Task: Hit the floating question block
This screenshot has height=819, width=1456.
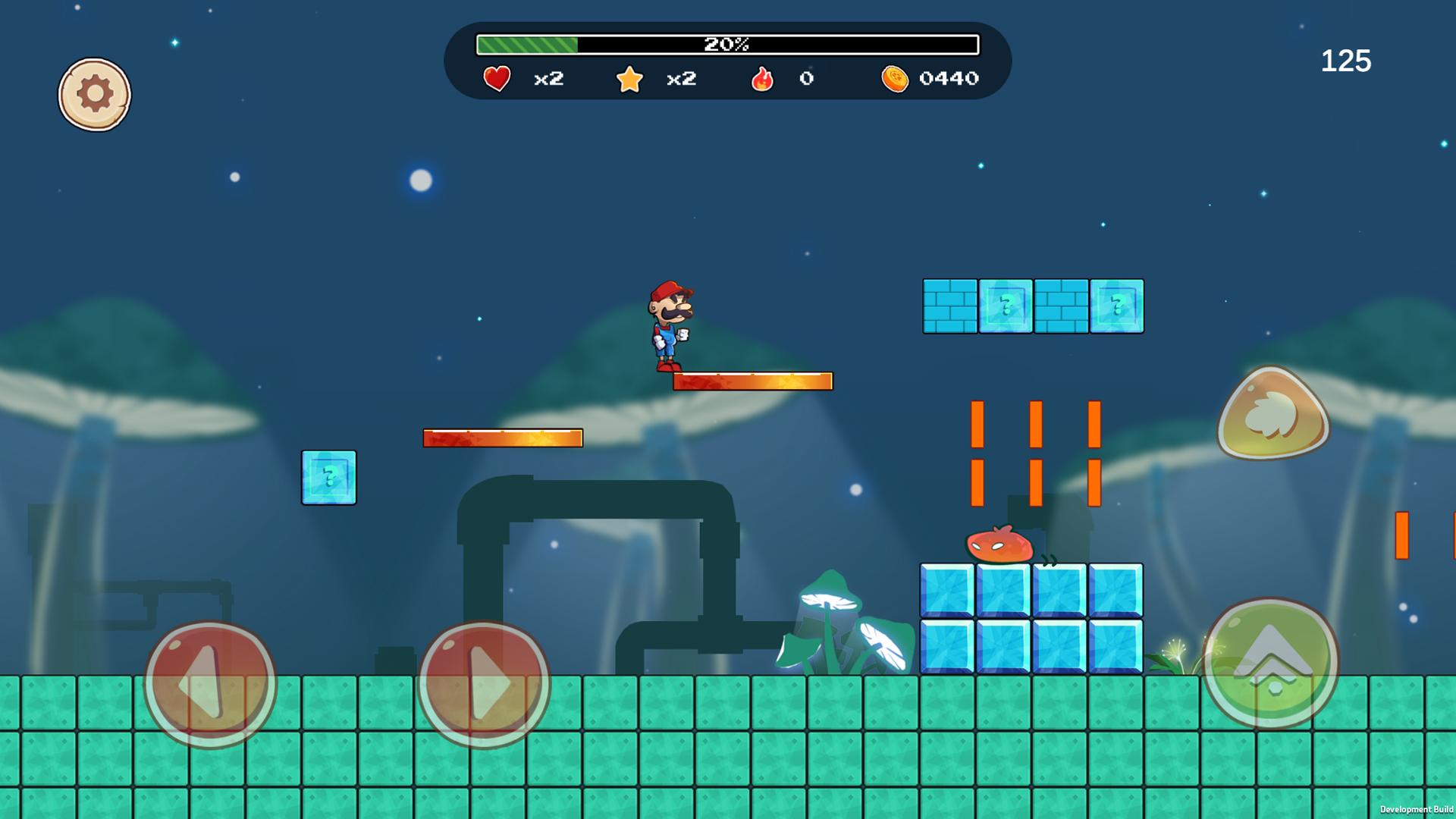Action: 328,476
